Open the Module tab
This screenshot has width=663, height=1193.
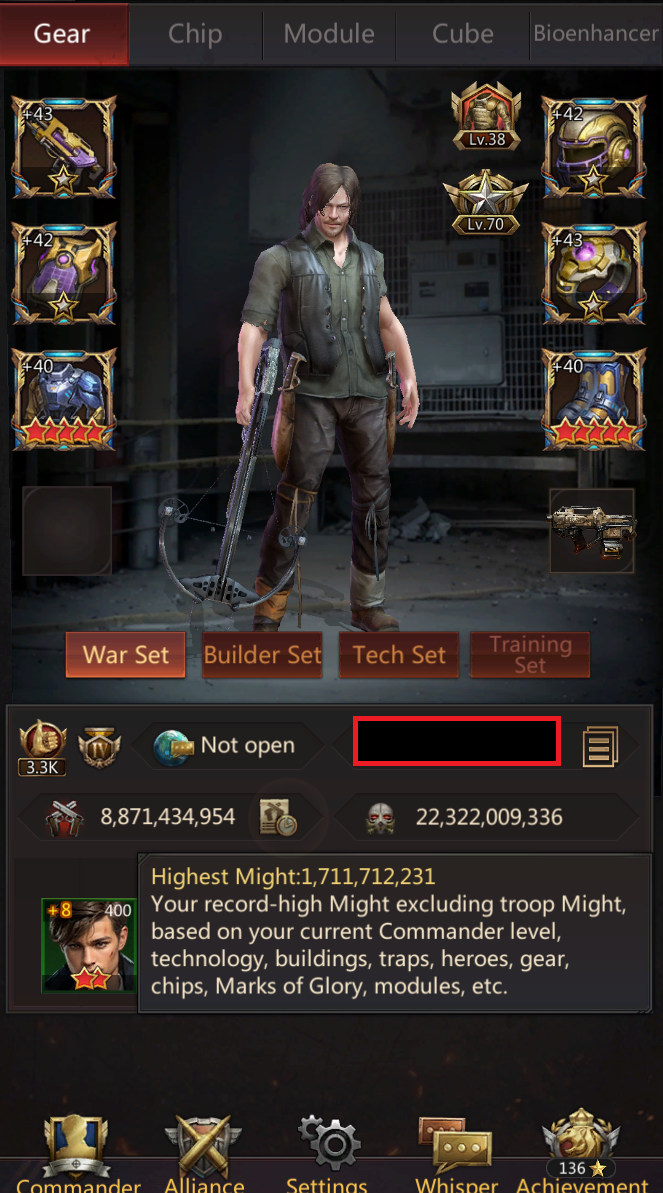(x=329, y=34)
